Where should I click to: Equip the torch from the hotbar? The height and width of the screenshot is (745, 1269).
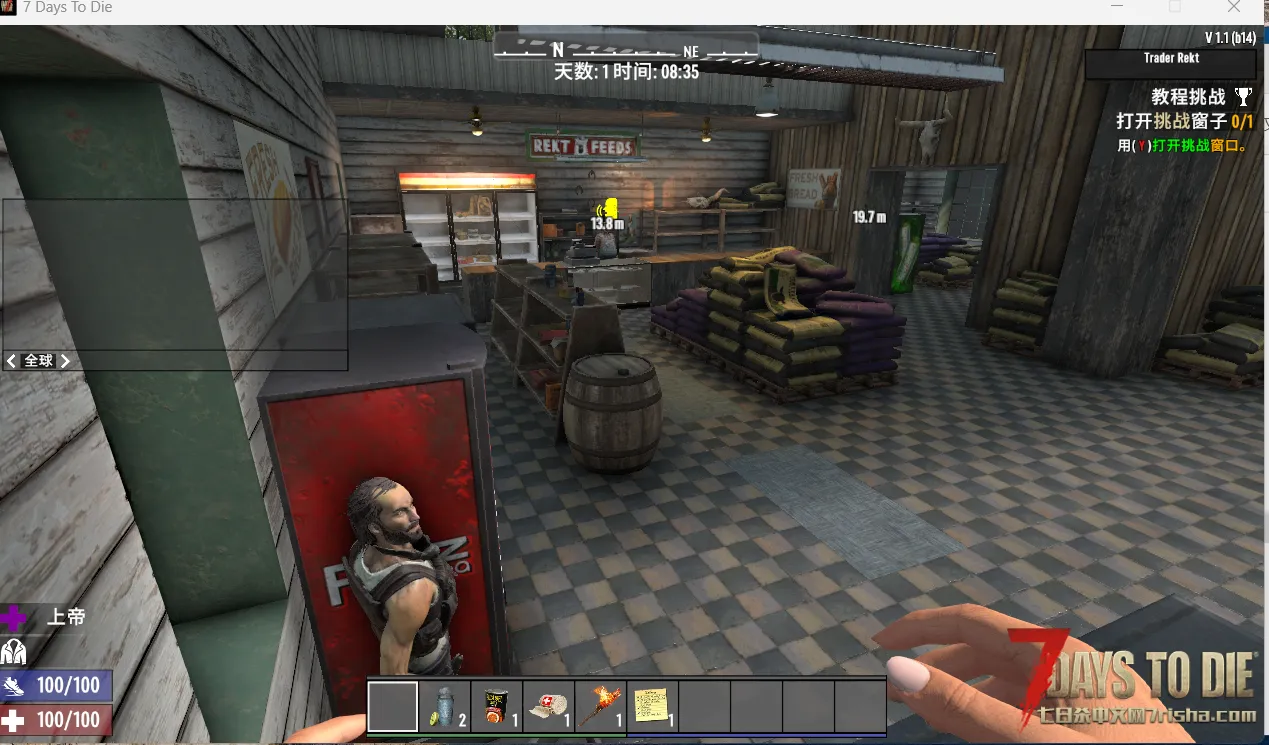(601, 707)
